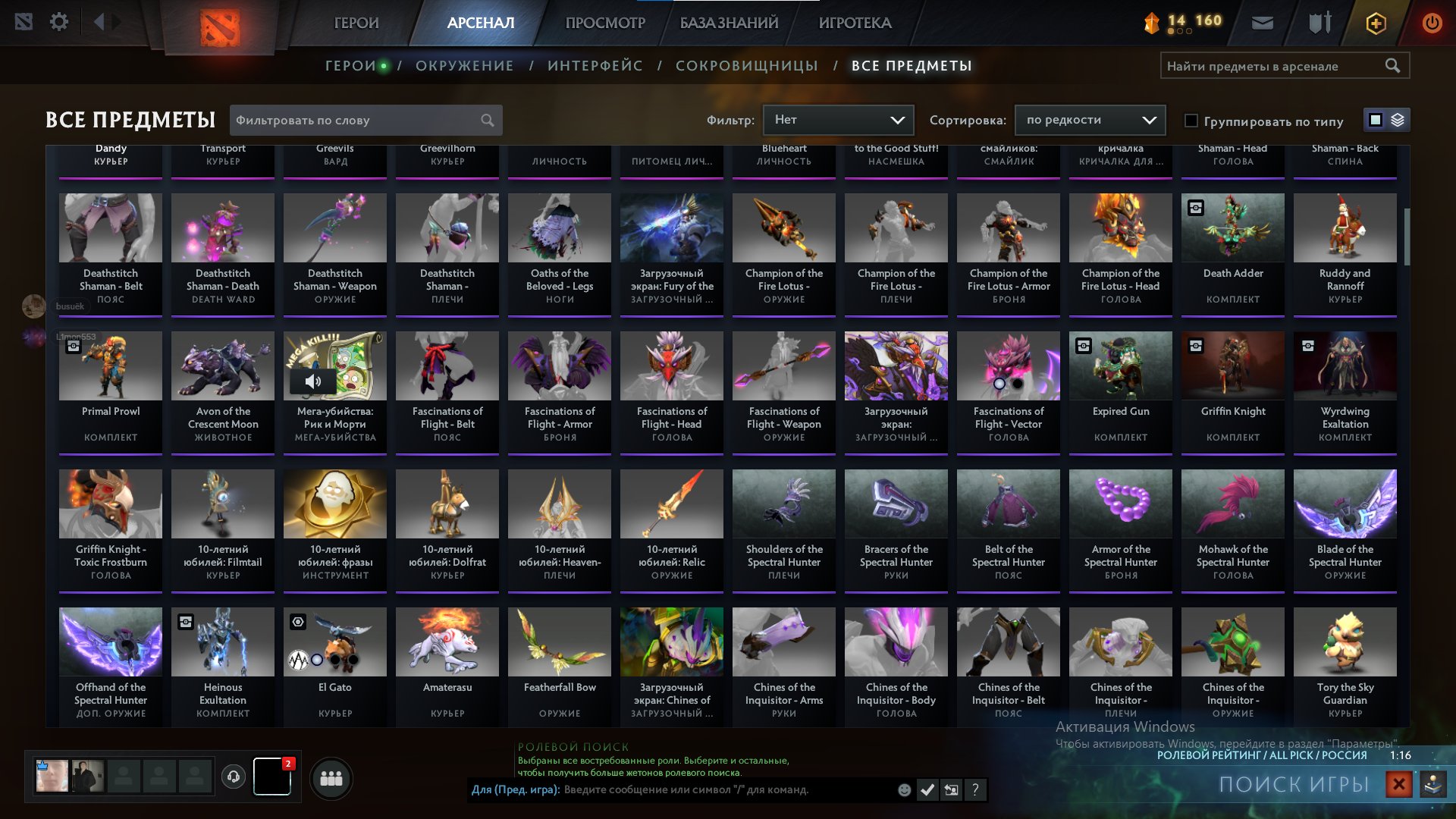Open the Сортировка по редкости dropdown

click(1090, 120)
